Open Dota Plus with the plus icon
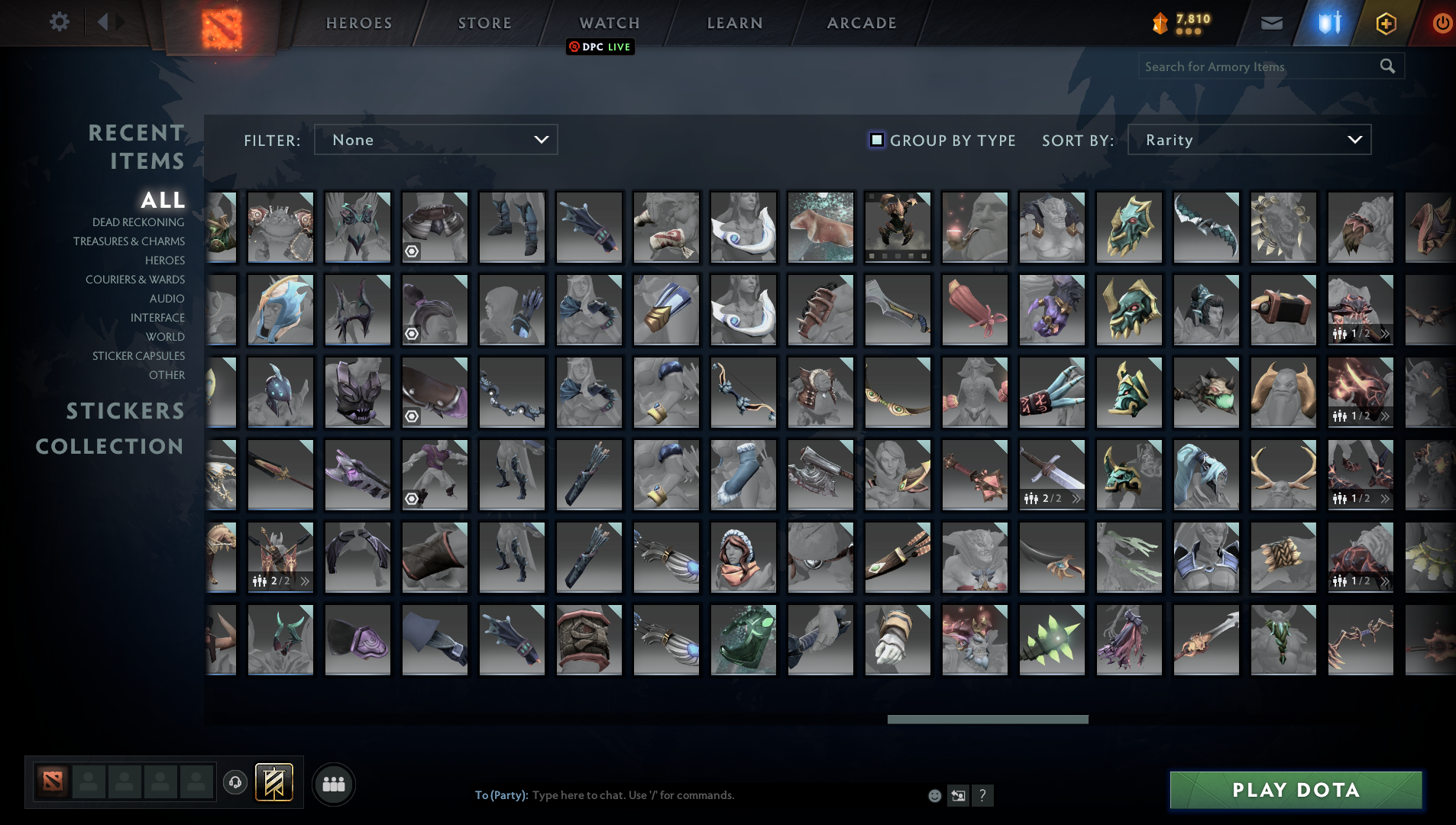This screenshot has height=825, width=1456. [1385, 22]
